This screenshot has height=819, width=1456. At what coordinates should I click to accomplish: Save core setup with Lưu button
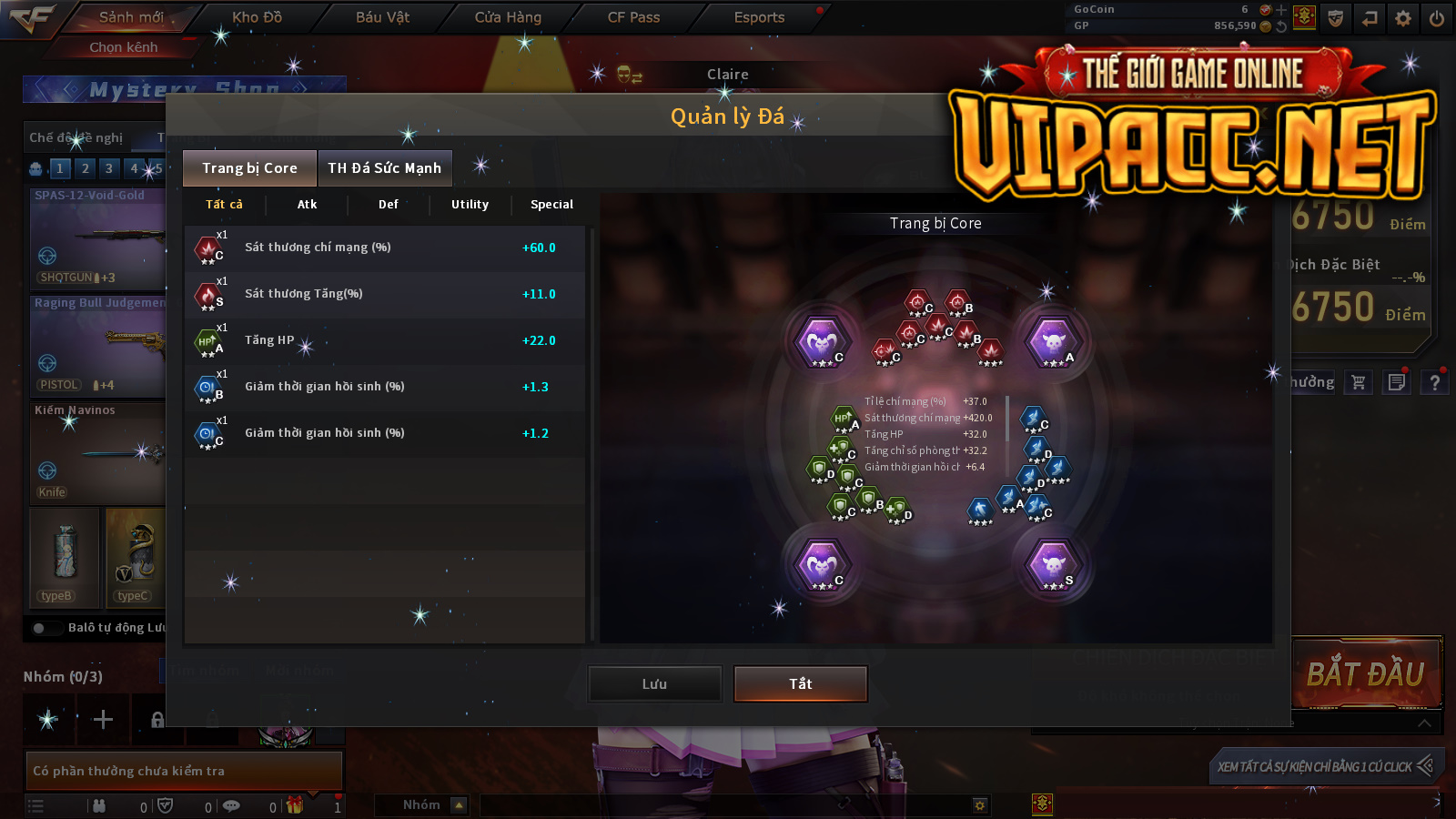point(654,684)
